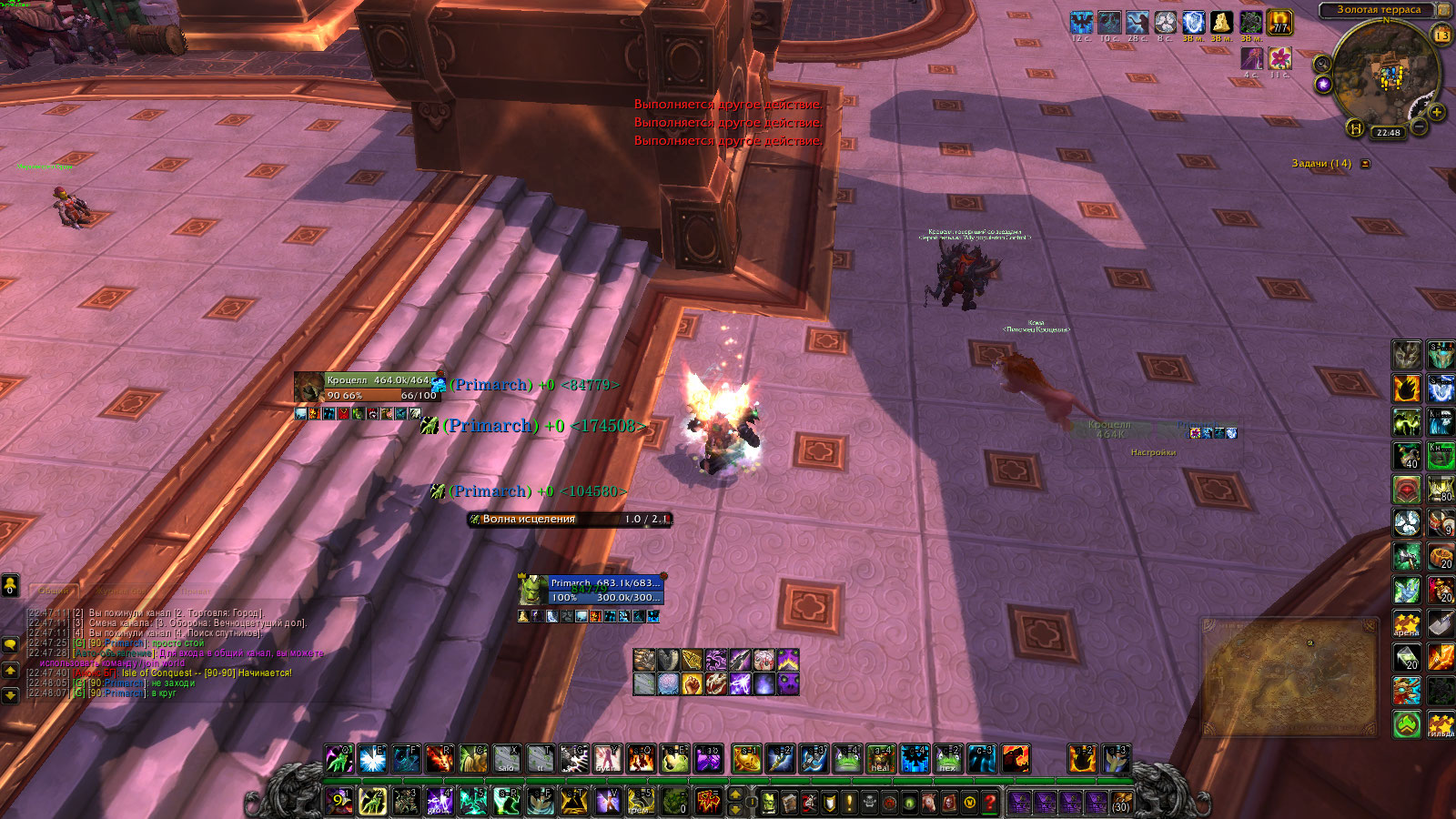This screenshot has width=1456, height=819.
Task: Open the red question mark help button
Action: [x=990, y=803]
